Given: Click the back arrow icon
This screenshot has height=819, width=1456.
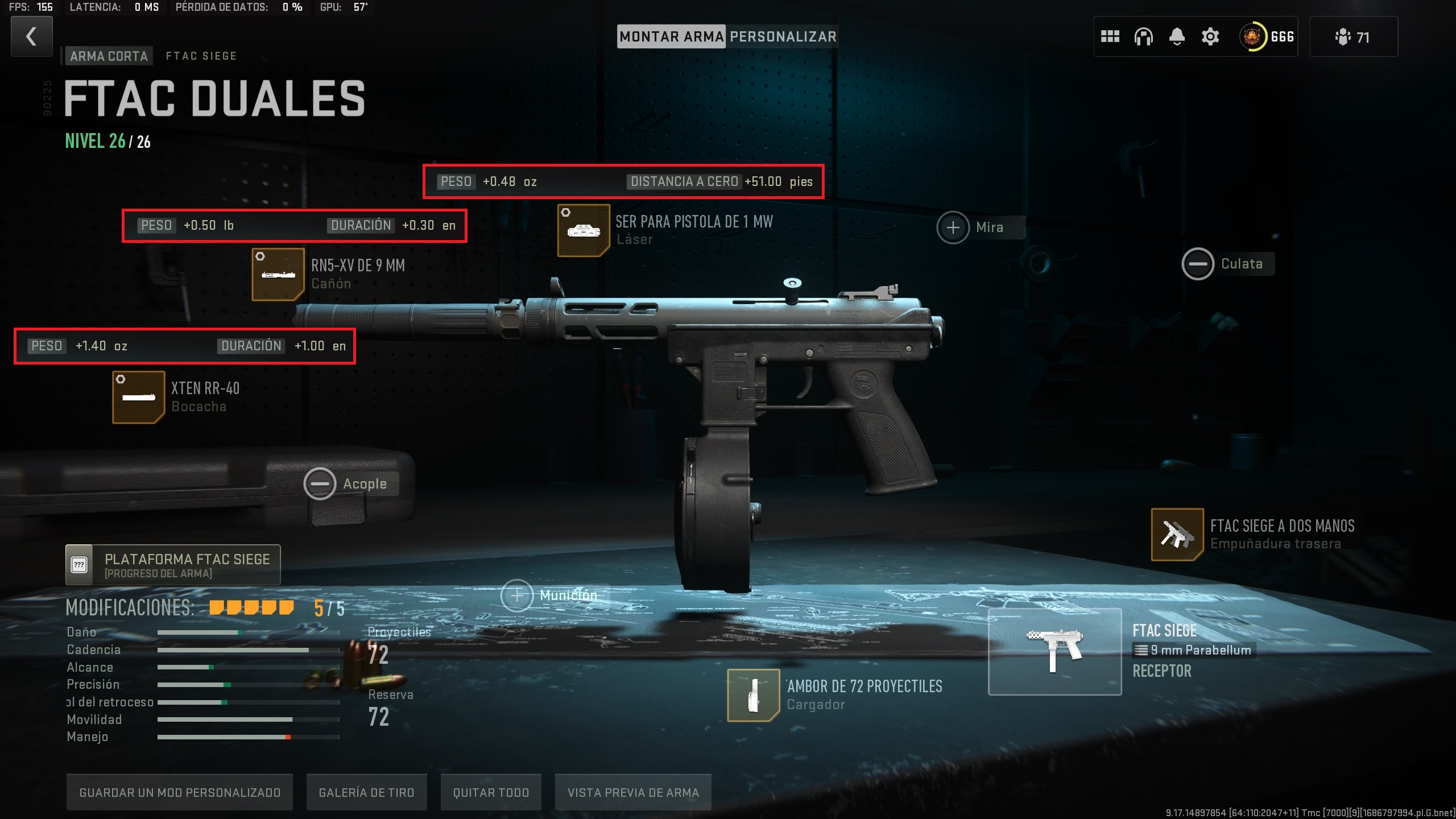Looking at the screenshot, I should pyautogui.click(x=31, y=36).
